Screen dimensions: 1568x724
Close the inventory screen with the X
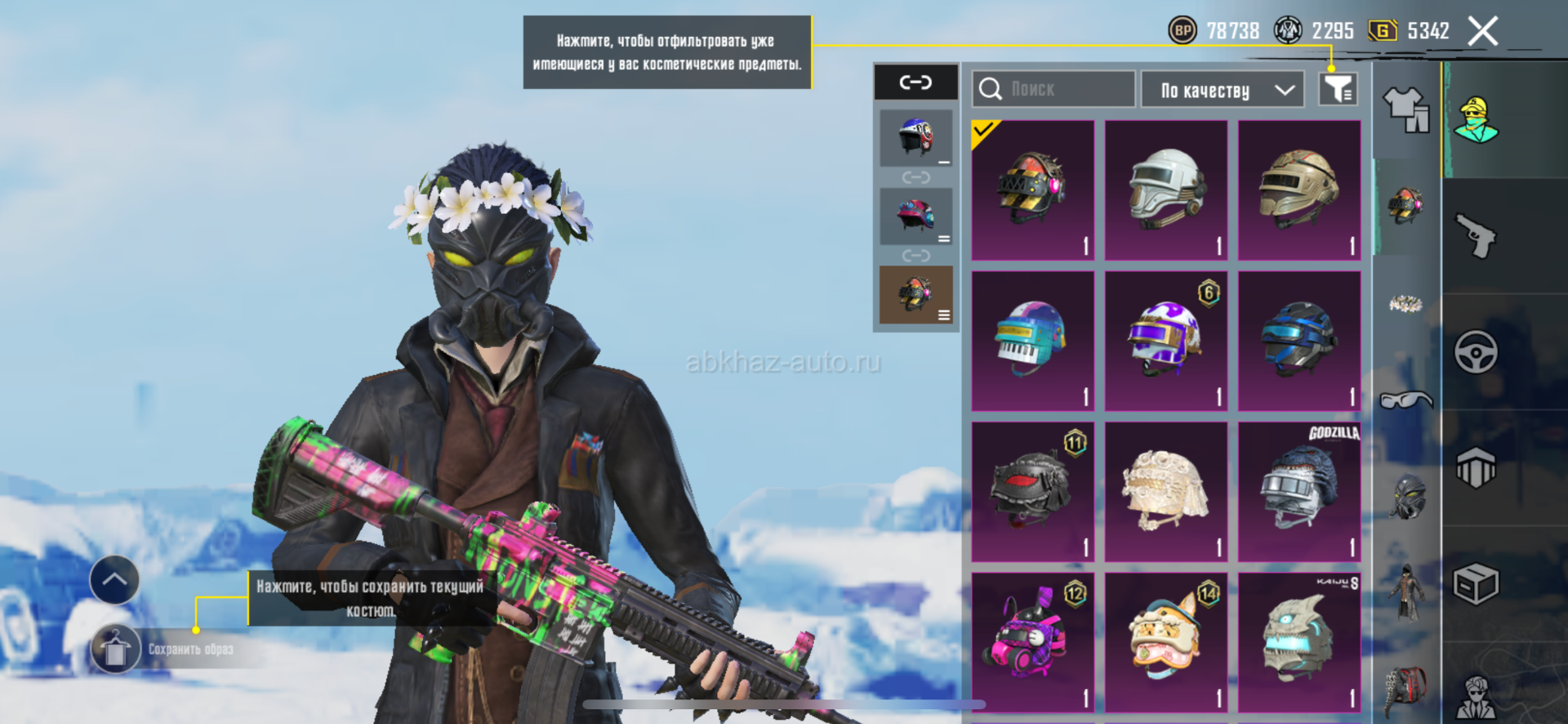coord(1482,32)
